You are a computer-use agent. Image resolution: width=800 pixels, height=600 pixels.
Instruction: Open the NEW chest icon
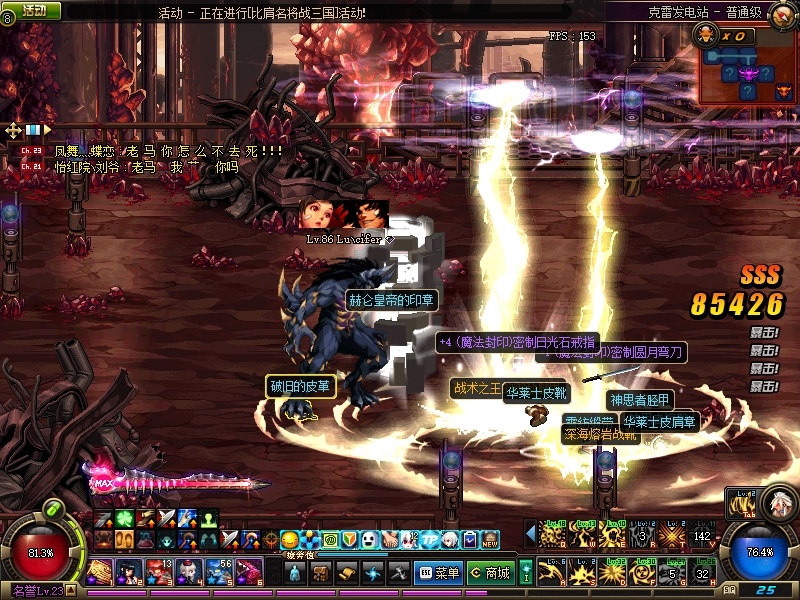[490, 540]
